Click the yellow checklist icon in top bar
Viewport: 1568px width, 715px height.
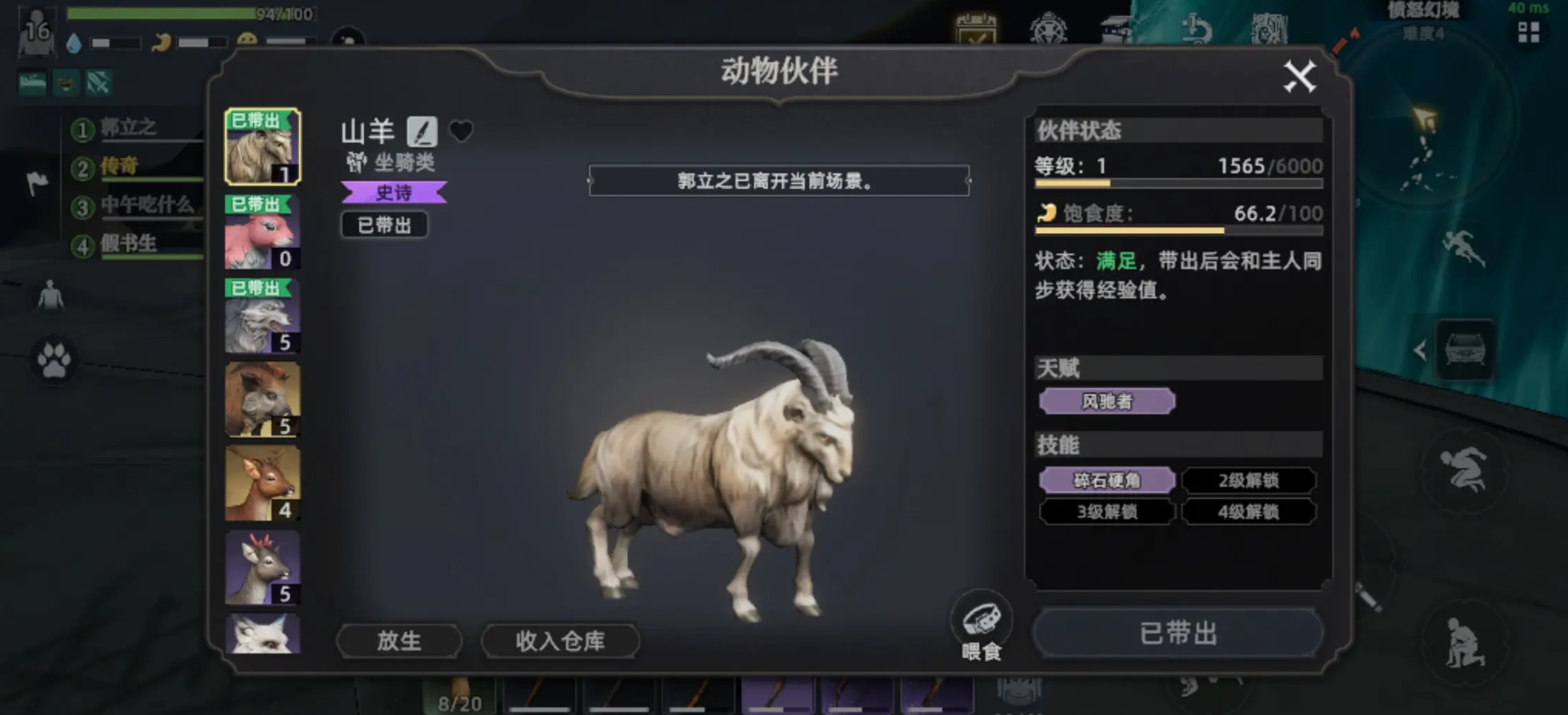pos(975,30)
